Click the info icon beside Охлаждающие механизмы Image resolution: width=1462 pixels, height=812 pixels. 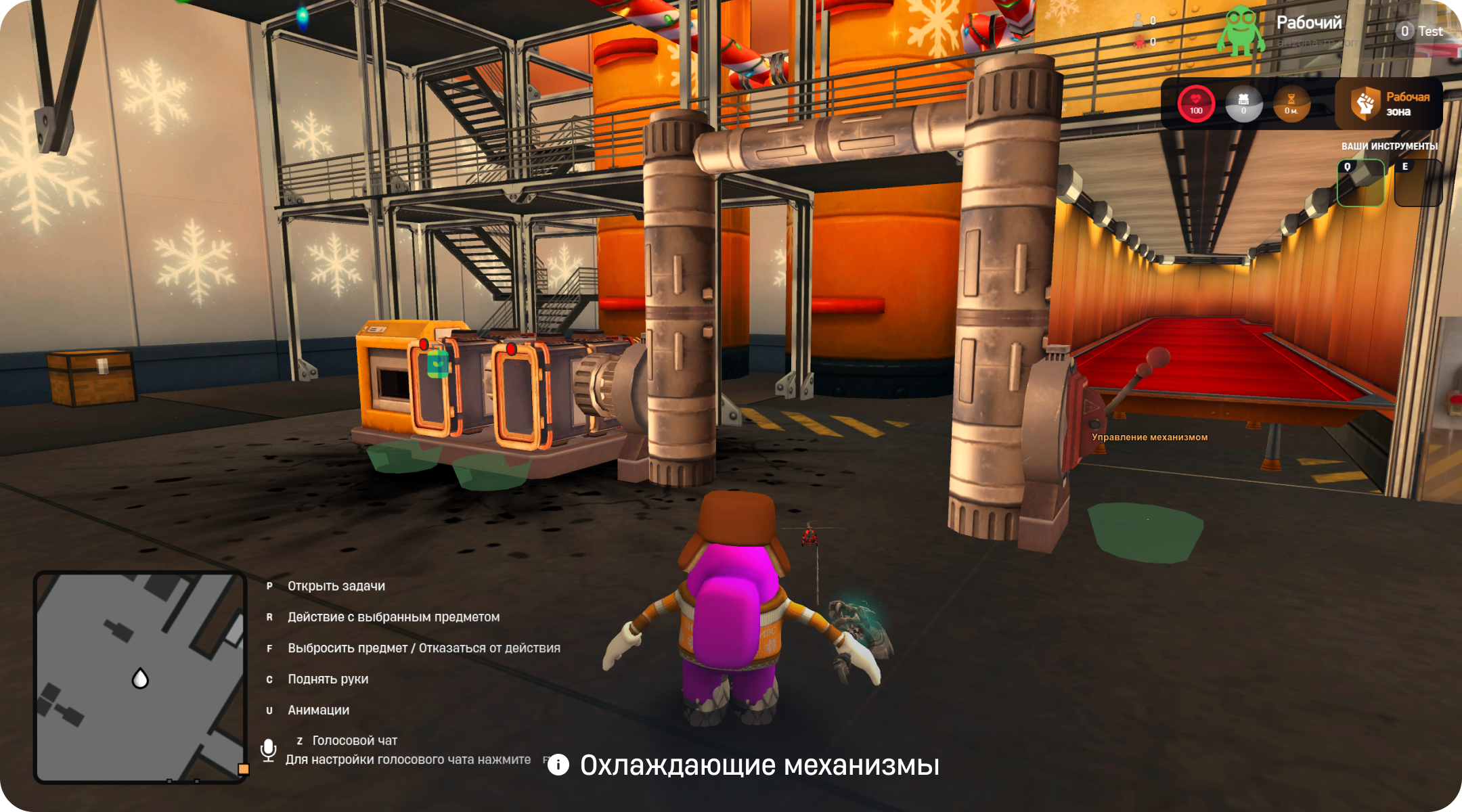[x=558, y=765]
